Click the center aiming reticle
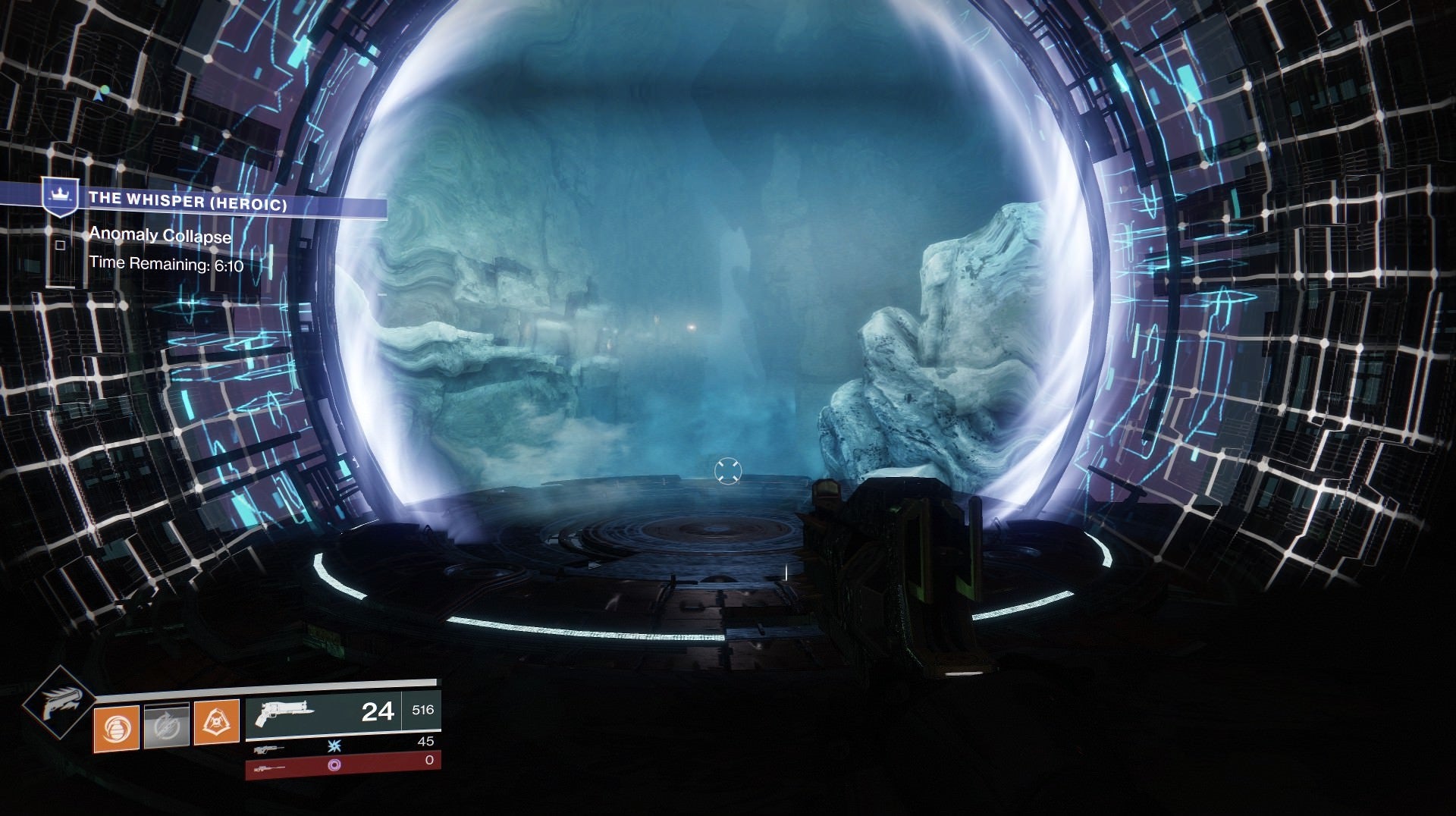 [728, 471]
